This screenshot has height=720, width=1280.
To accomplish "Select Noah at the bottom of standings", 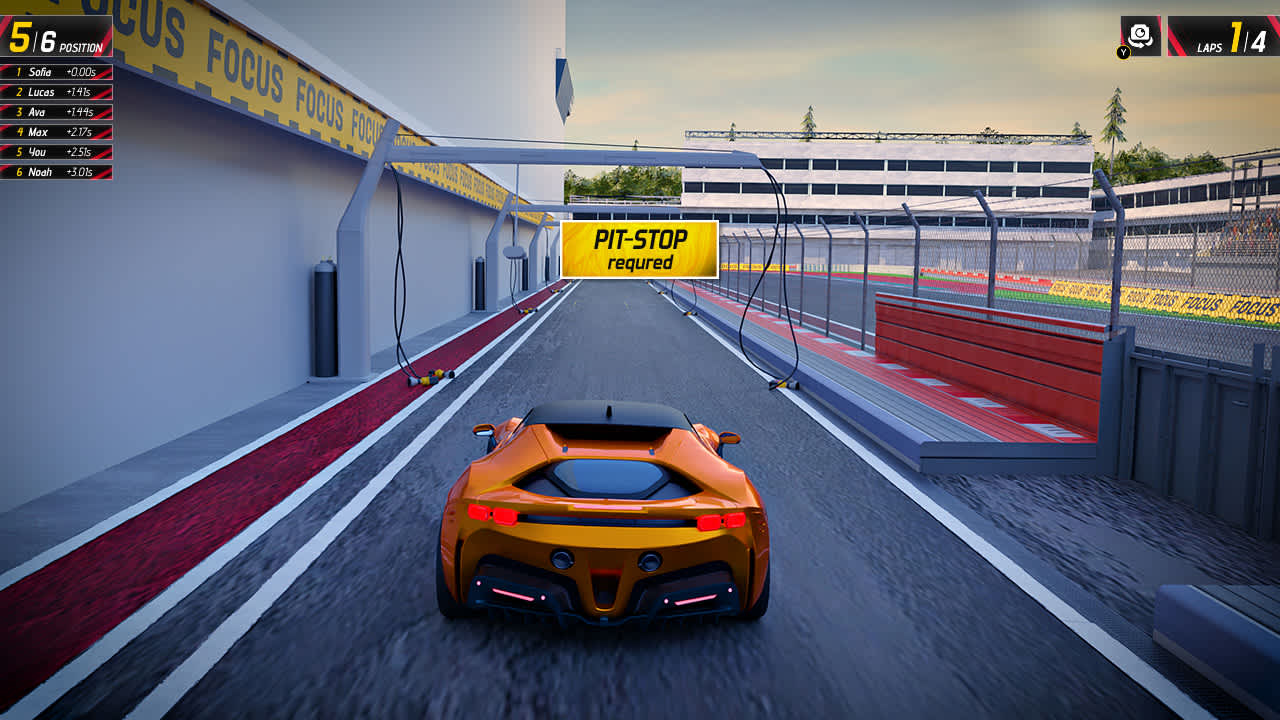I will coord(38,173).
